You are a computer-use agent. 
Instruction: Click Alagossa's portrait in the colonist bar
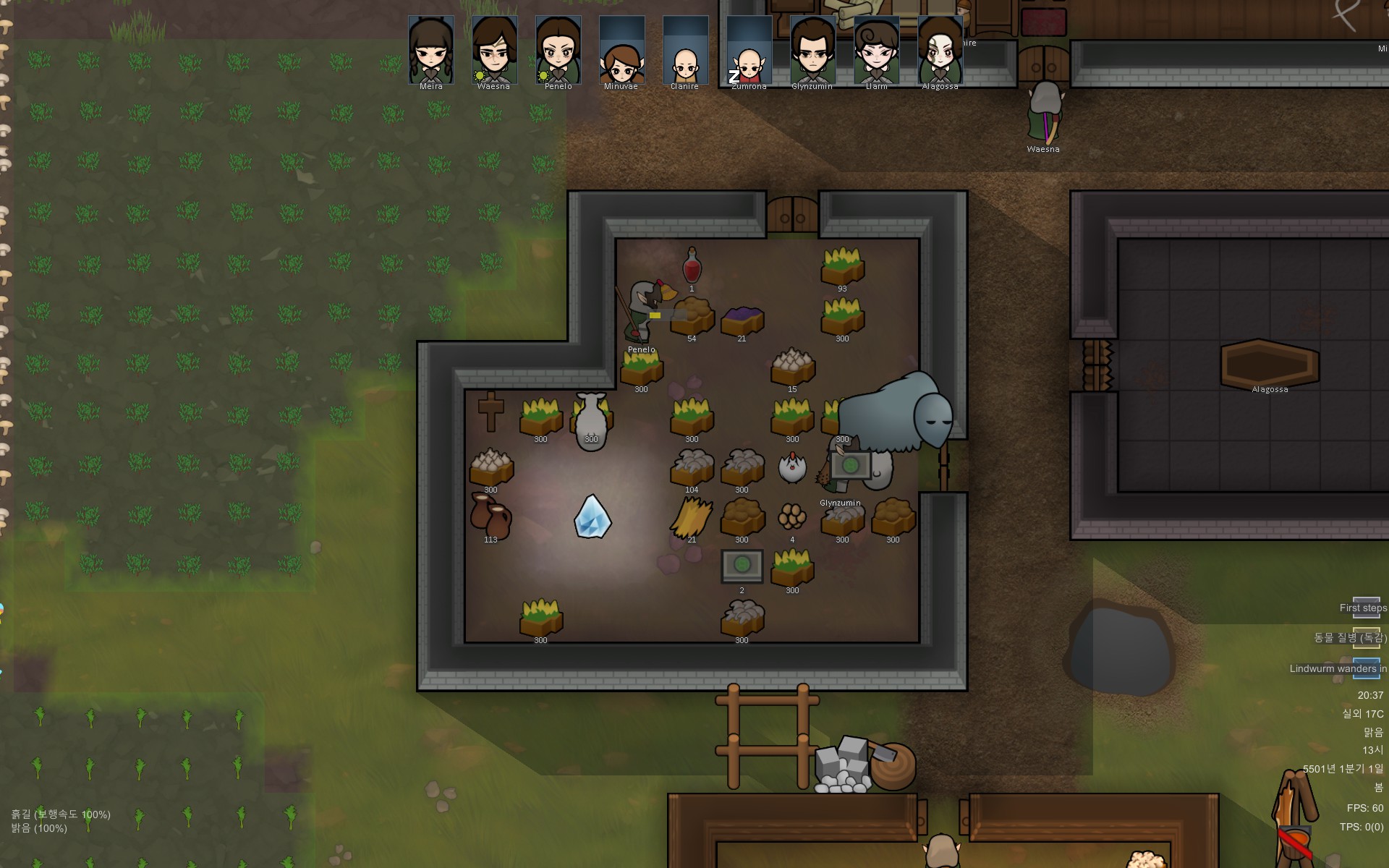point(940,51)
